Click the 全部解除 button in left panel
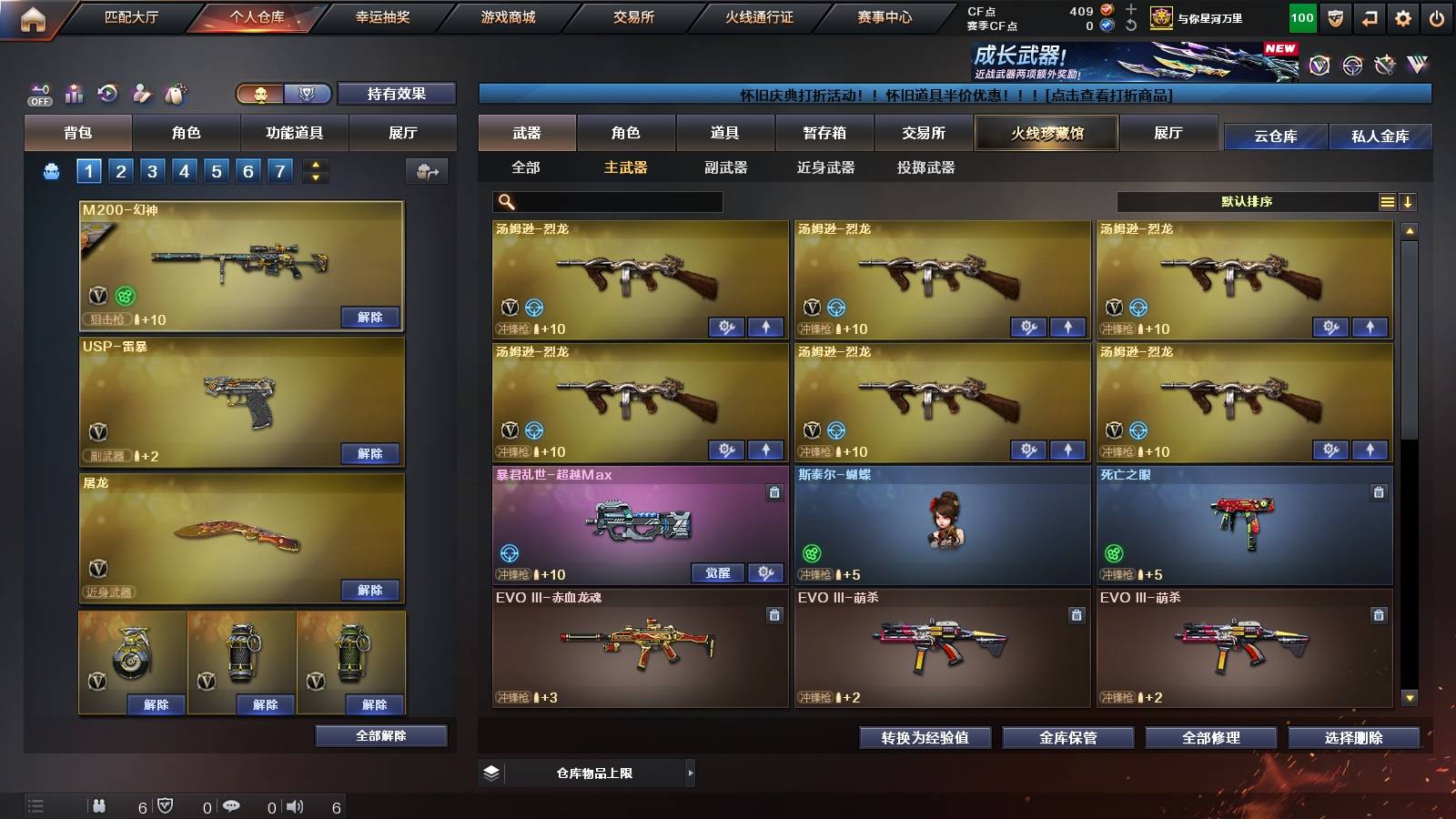Viewport: 1456px width, 819px height. (x=381, y=735)
